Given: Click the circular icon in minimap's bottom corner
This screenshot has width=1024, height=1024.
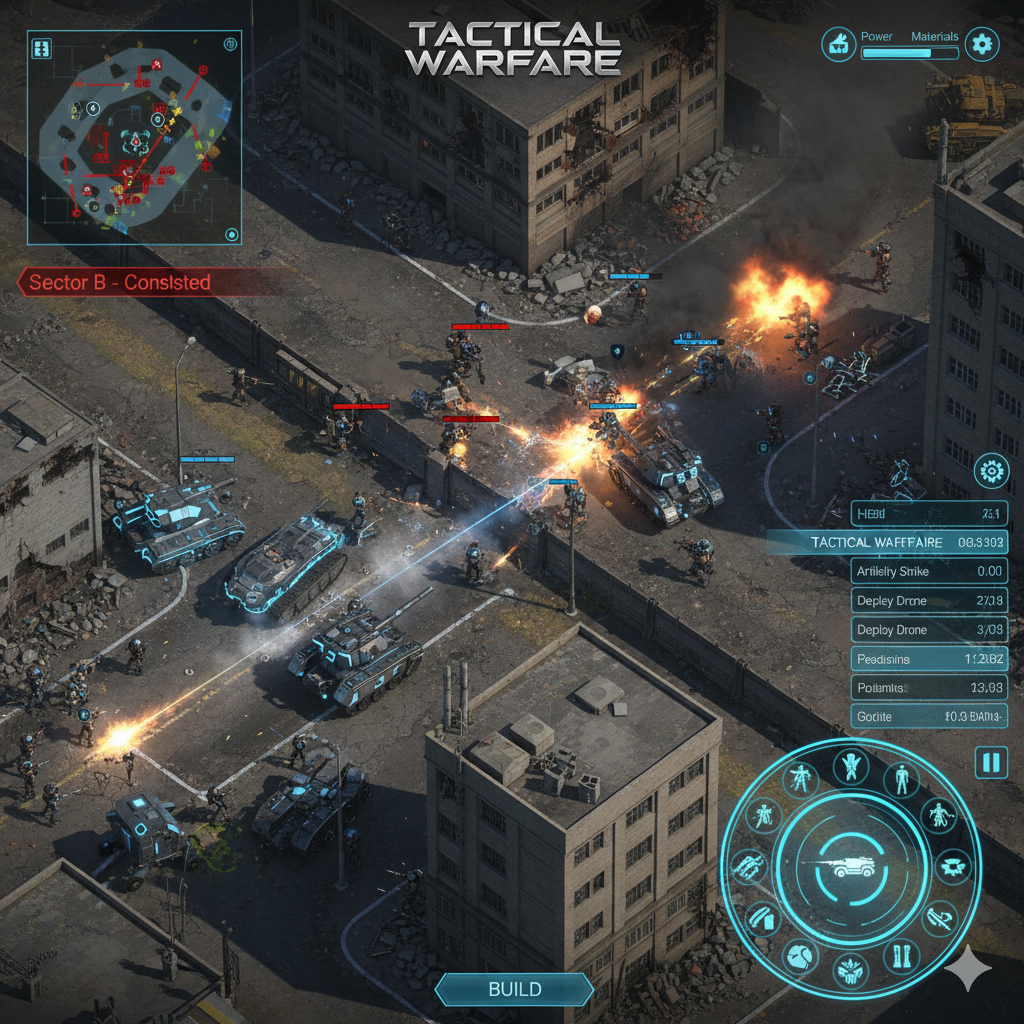Looking at the screenshot, I should (232, 235).
